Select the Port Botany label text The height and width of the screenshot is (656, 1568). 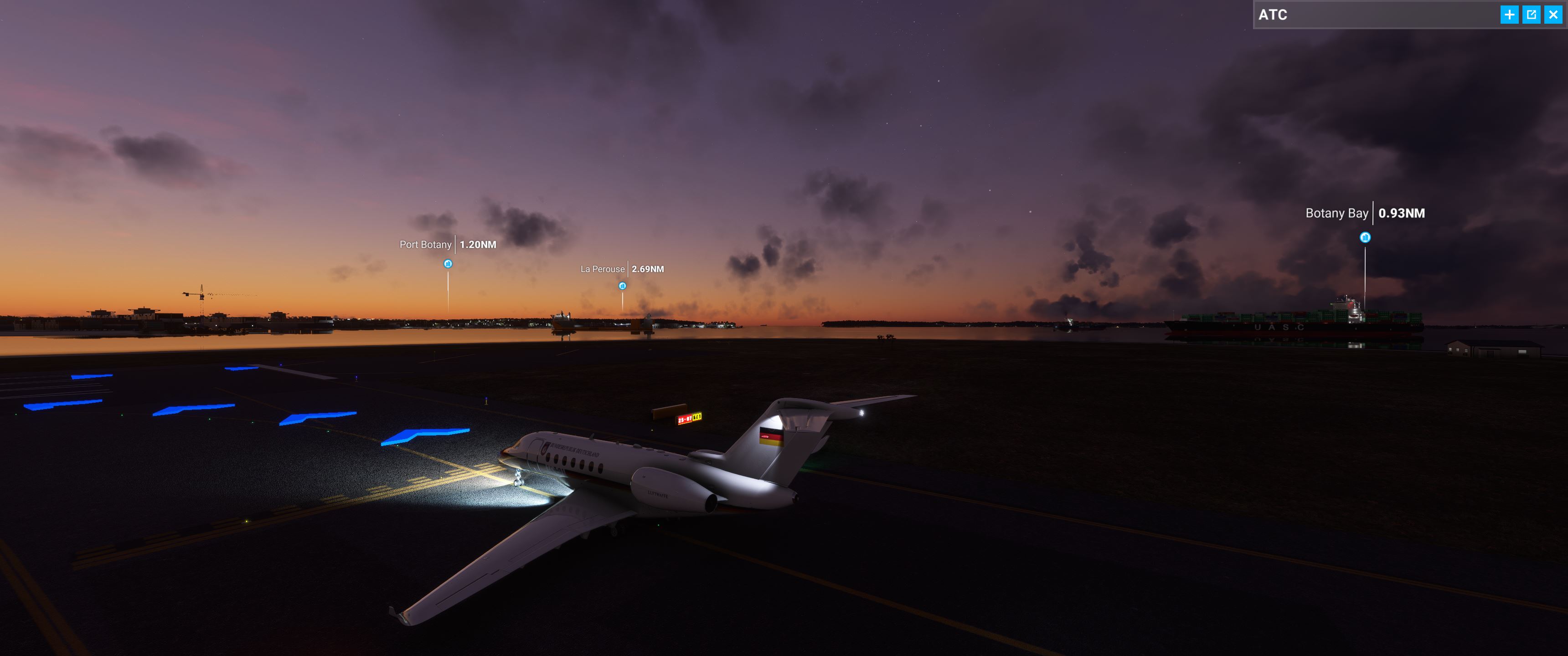(x=425, y=244)
